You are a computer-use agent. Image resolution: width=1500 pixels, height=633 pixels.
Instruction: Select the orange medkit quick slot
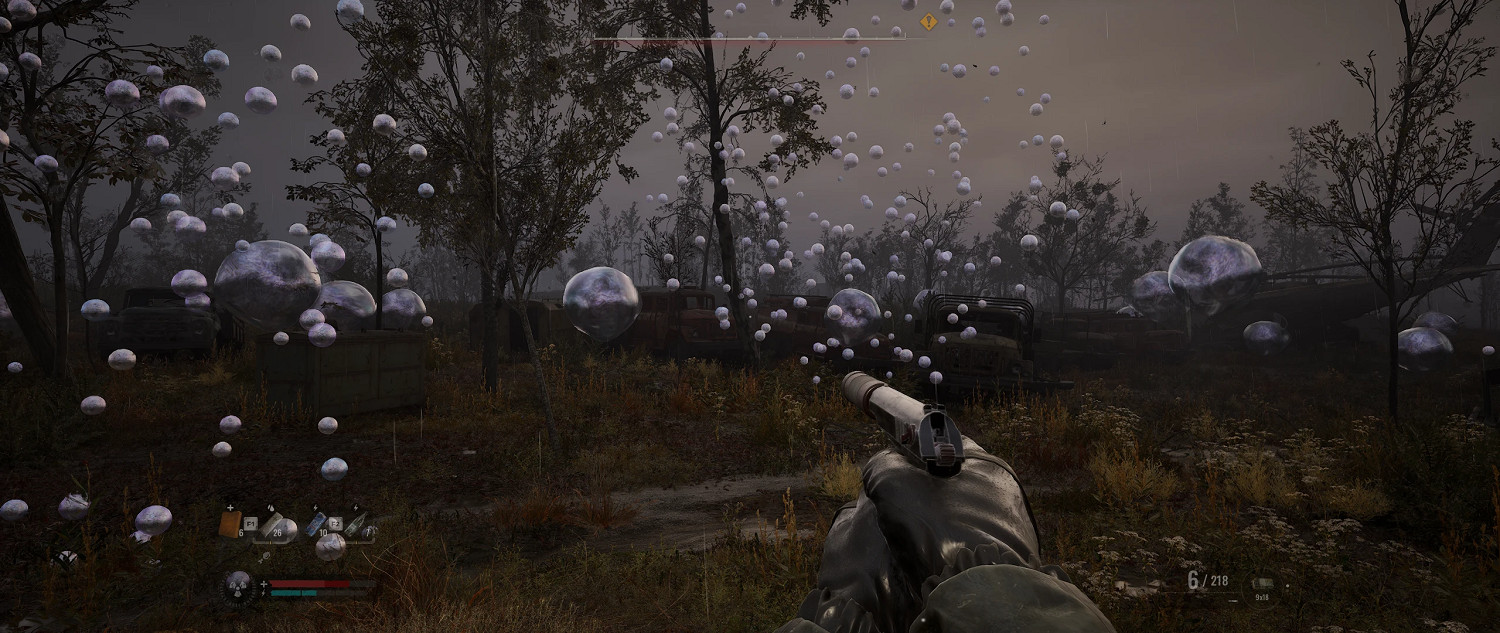230,523
